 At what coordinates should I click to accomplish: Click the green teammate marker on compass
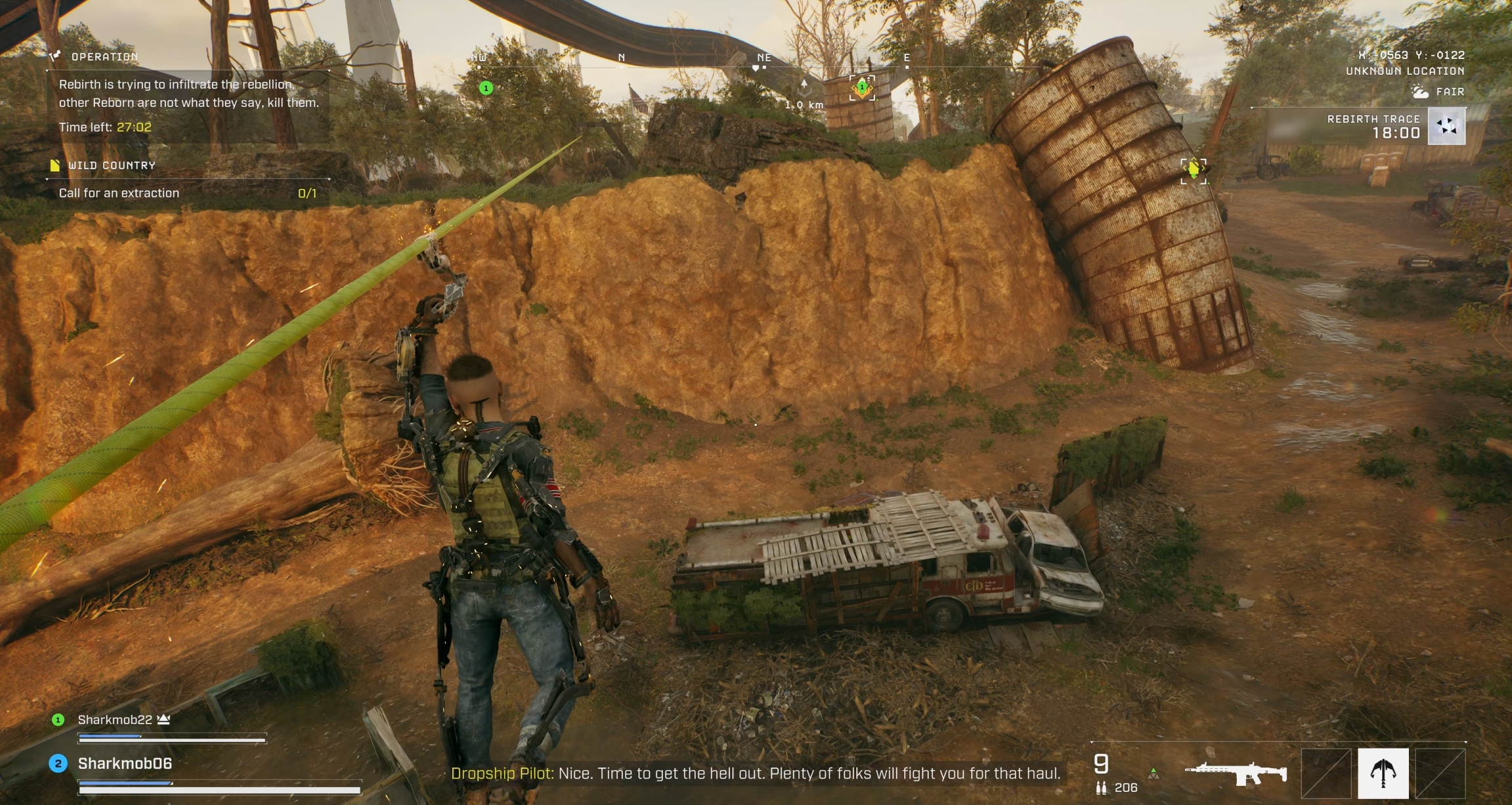pyautogui.click(x=486, y=88)
